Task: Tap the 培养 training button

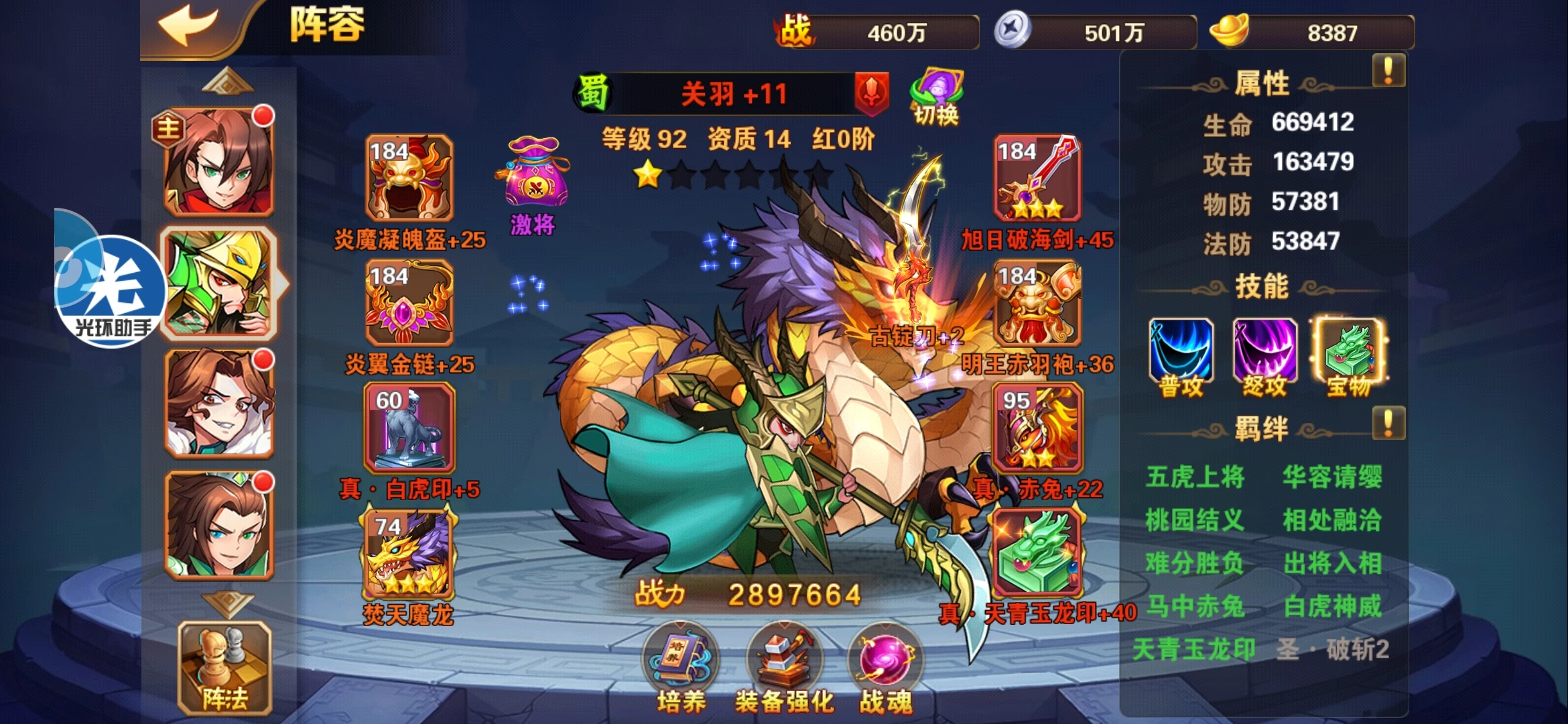Action: coord(680,668)
